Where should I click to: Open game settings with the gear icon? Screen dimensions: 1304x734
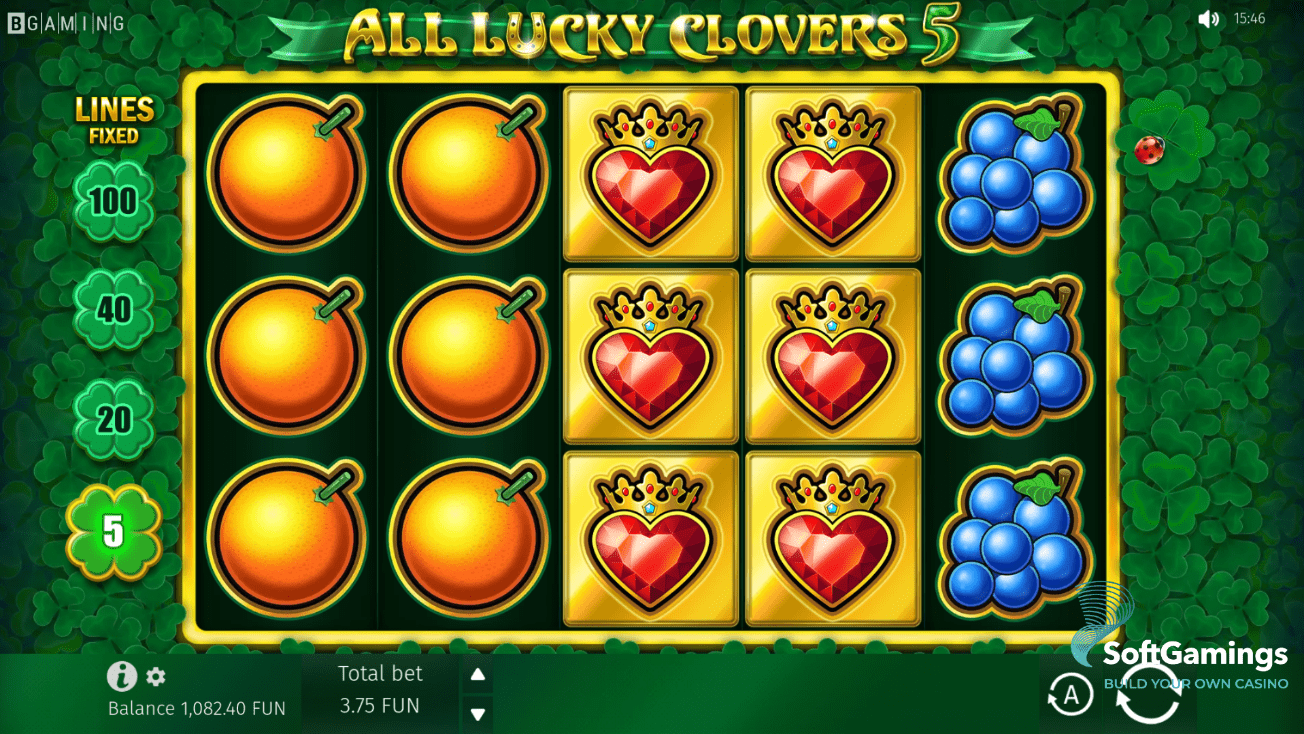coord(154,677)
